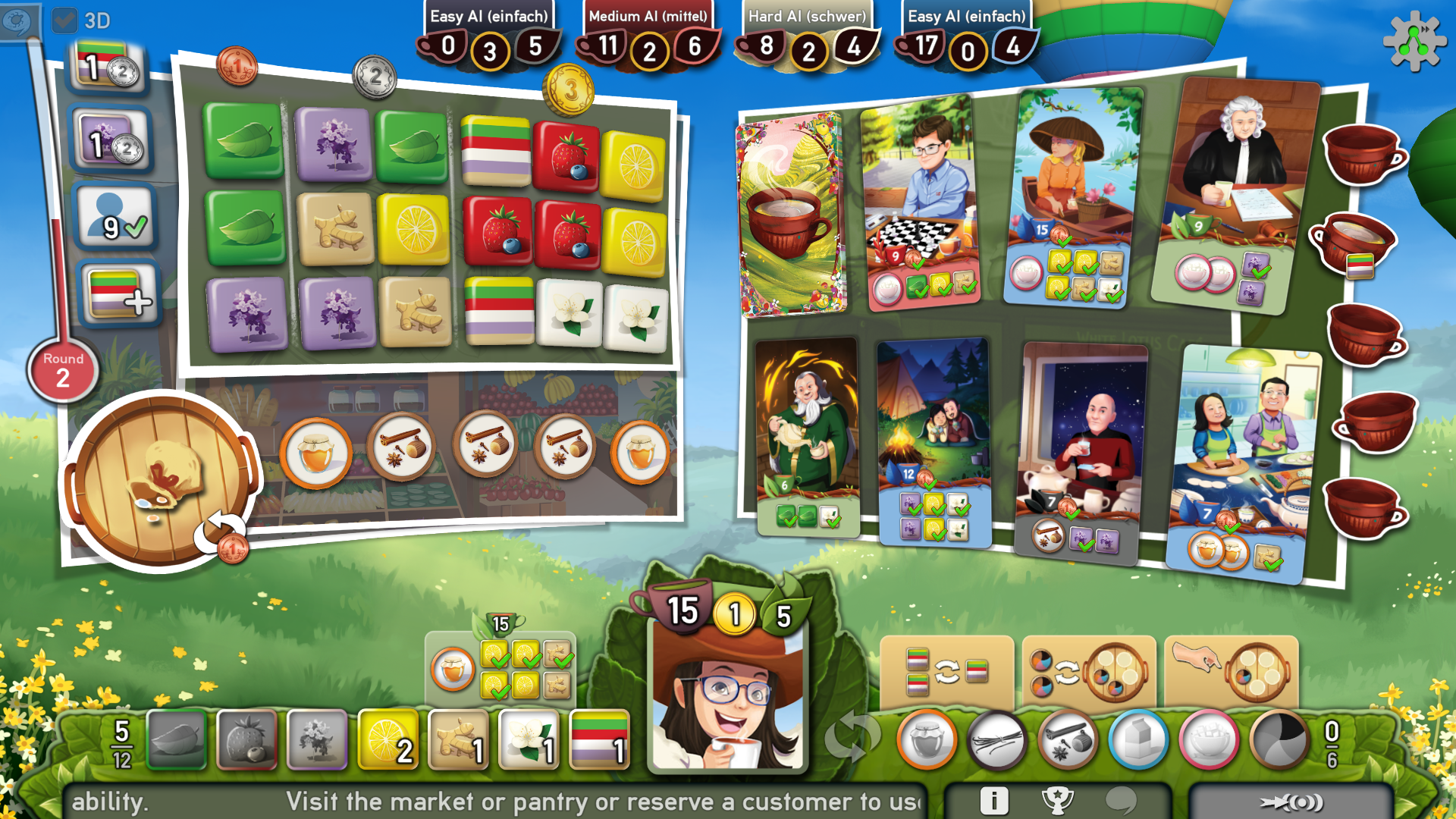Select the milk additive token
The image size is (1456, 819).
[x=1140, y=739]
